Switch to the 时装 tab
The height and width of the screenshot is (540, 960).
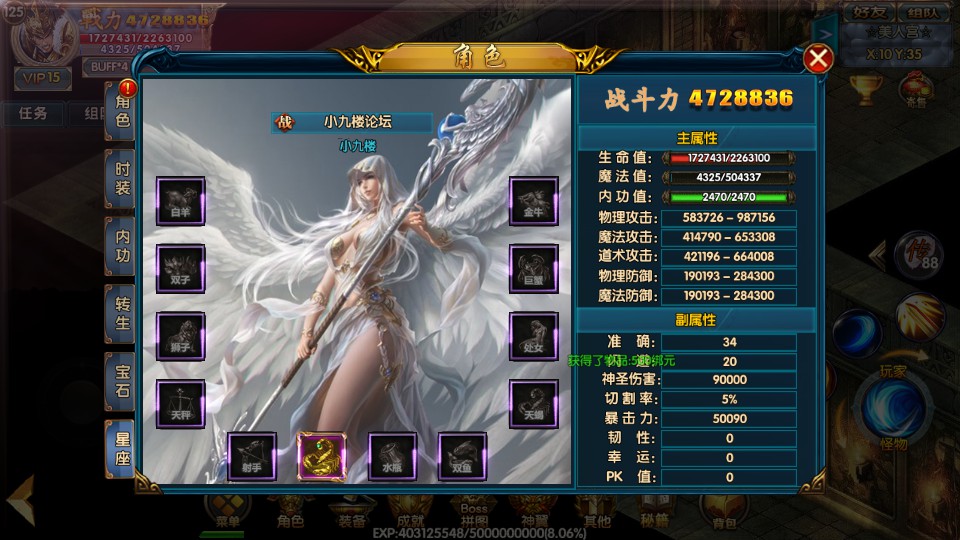(x=122, y=179)
